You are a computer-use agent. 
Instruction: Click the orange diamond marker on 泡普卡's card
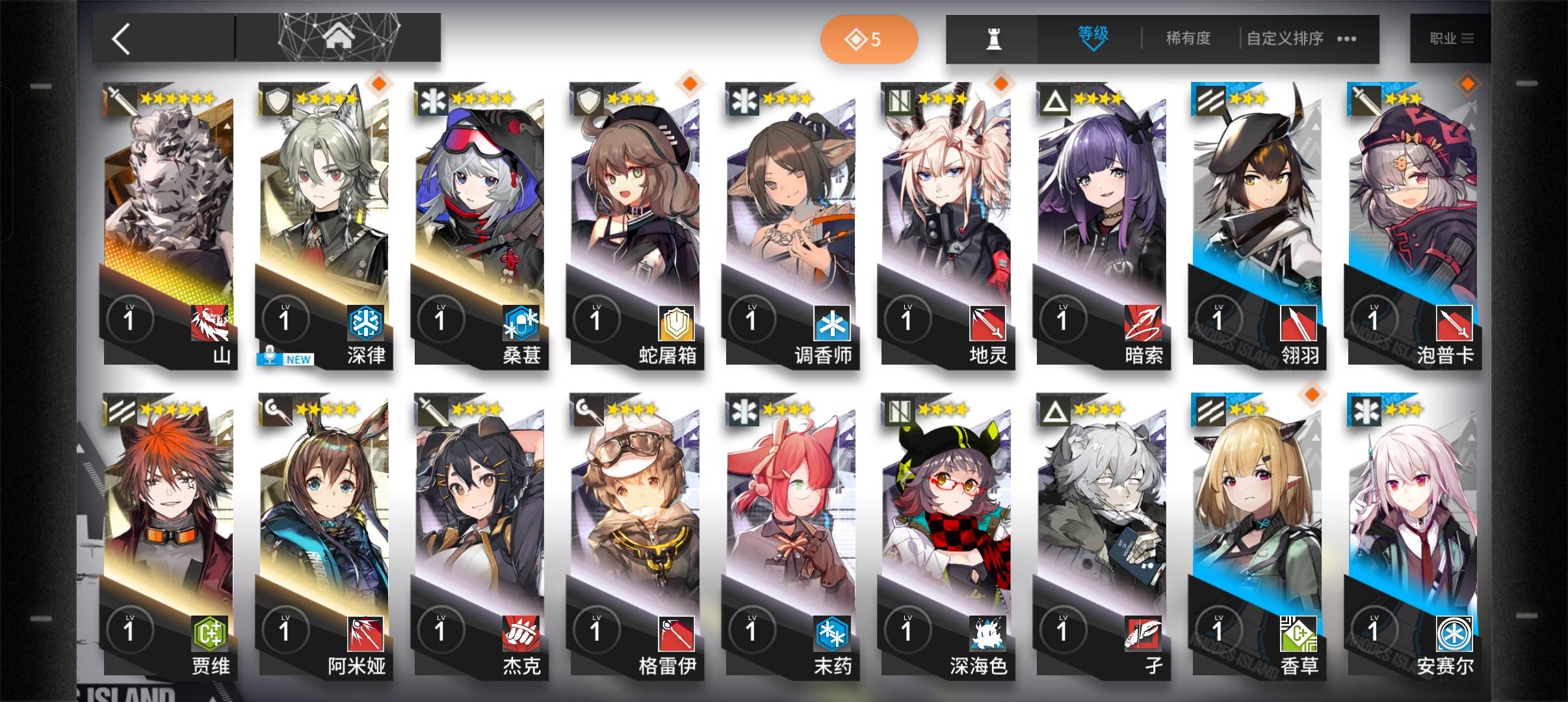tap(1468, 83)
